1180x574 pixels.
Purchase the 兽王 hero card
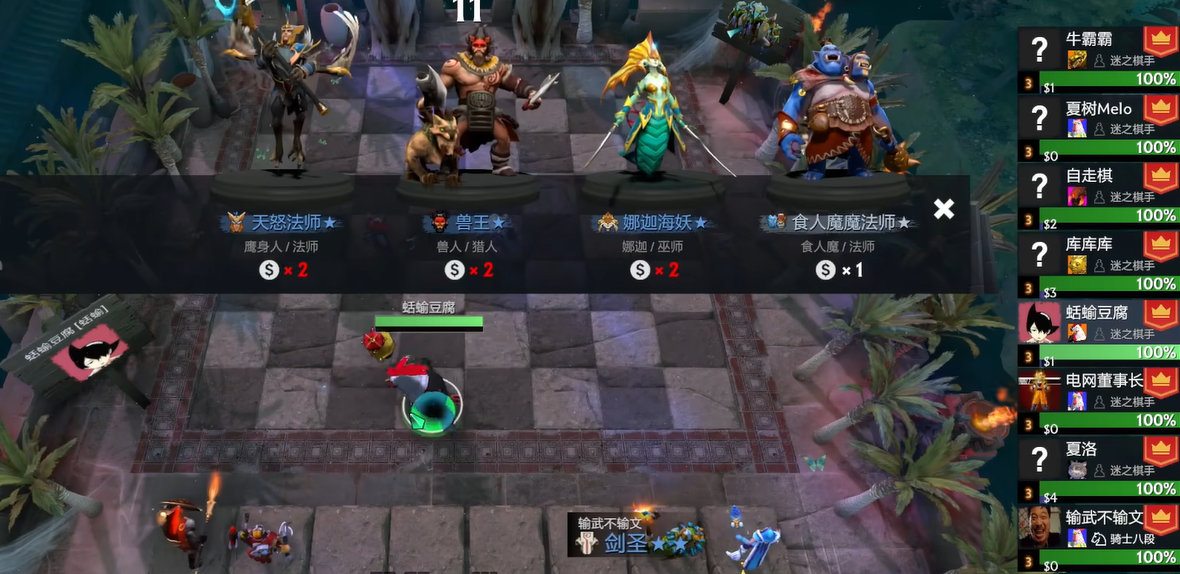(x=468, y=222)
